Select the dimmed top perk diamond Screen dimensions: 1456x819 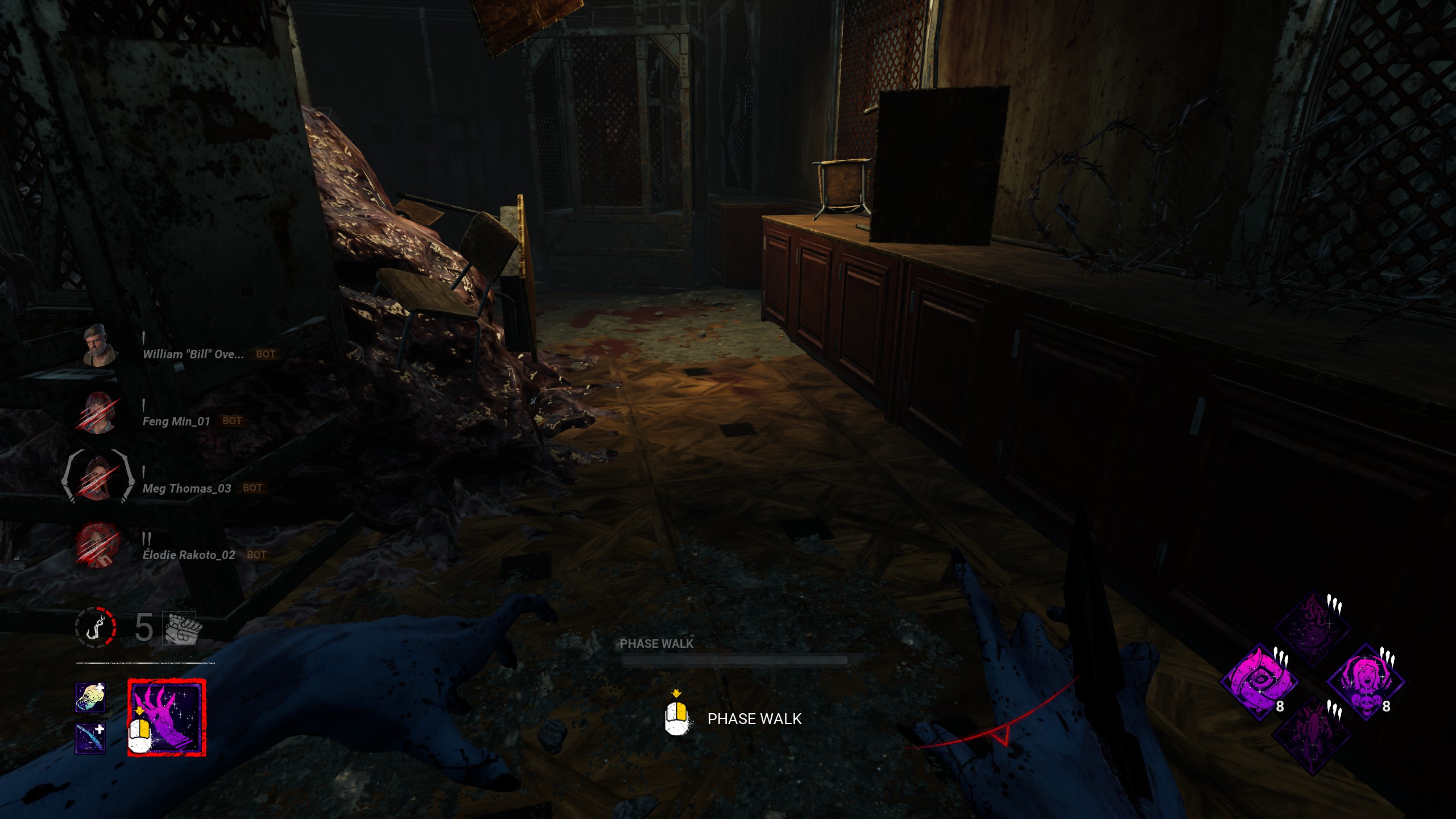click(x=1312, y=629)
